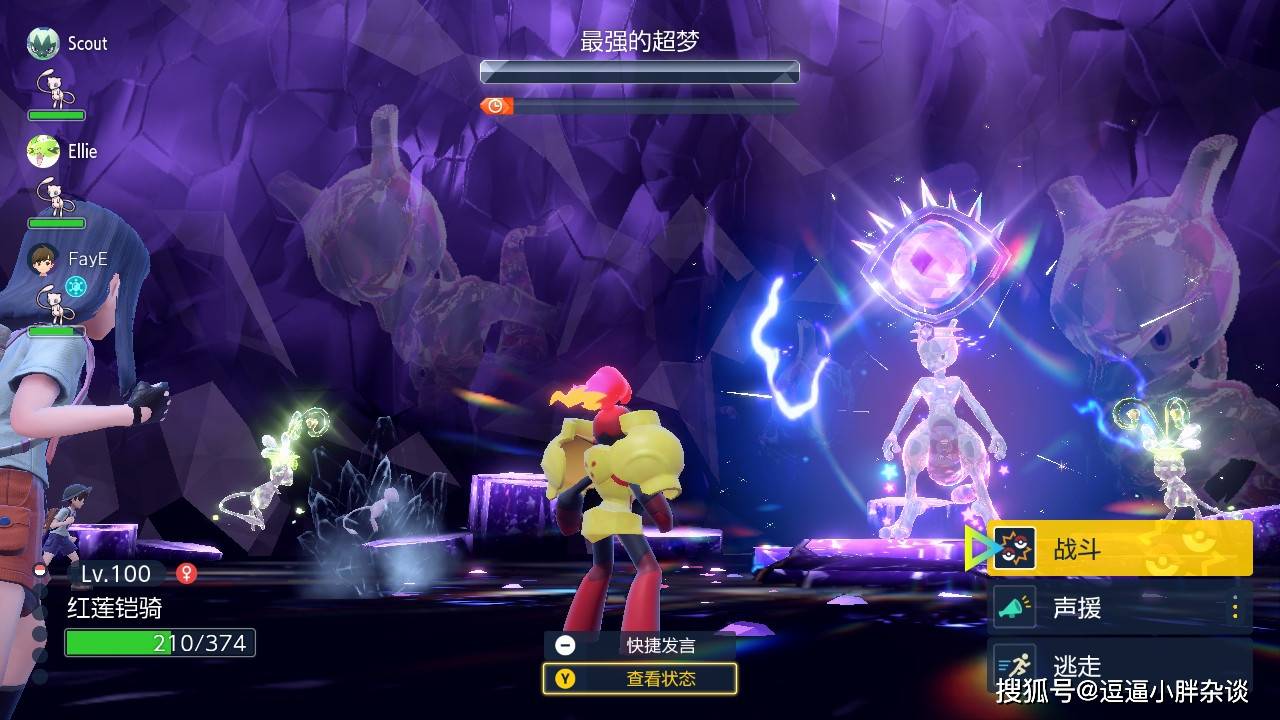Open the 查看状态 status check
Screen dimensions: 1280x720
click(640, 679)
